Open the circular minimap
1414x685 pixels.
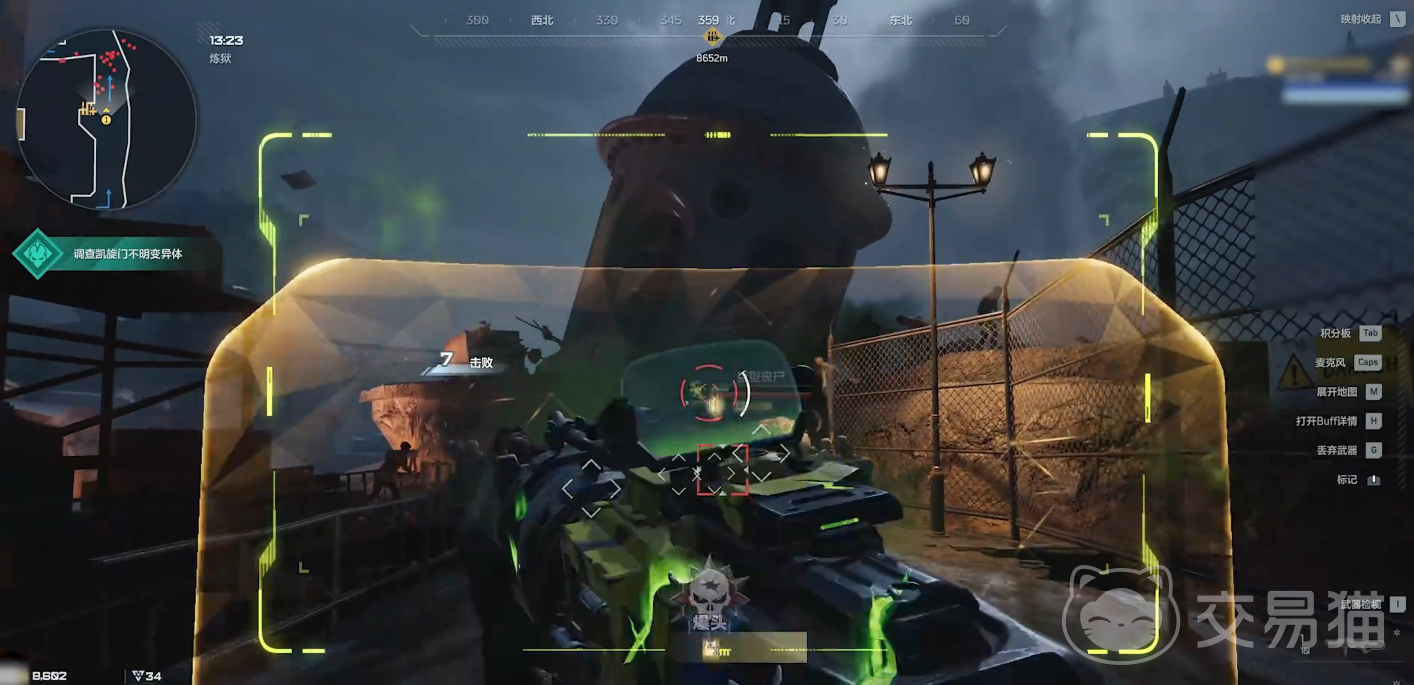(106, 118)
